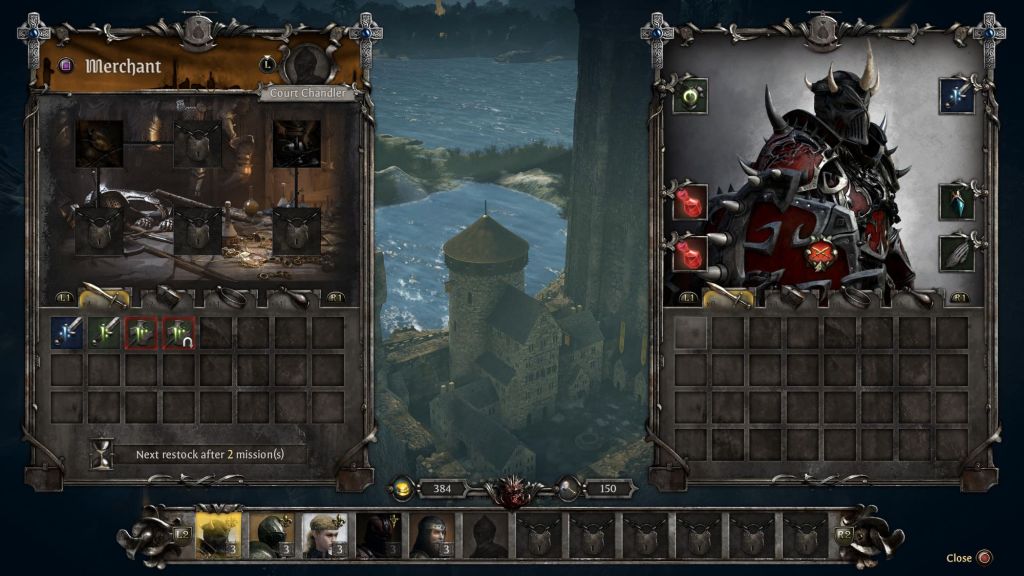Choose the equipped blue sword on the hero

click(957, 96)
